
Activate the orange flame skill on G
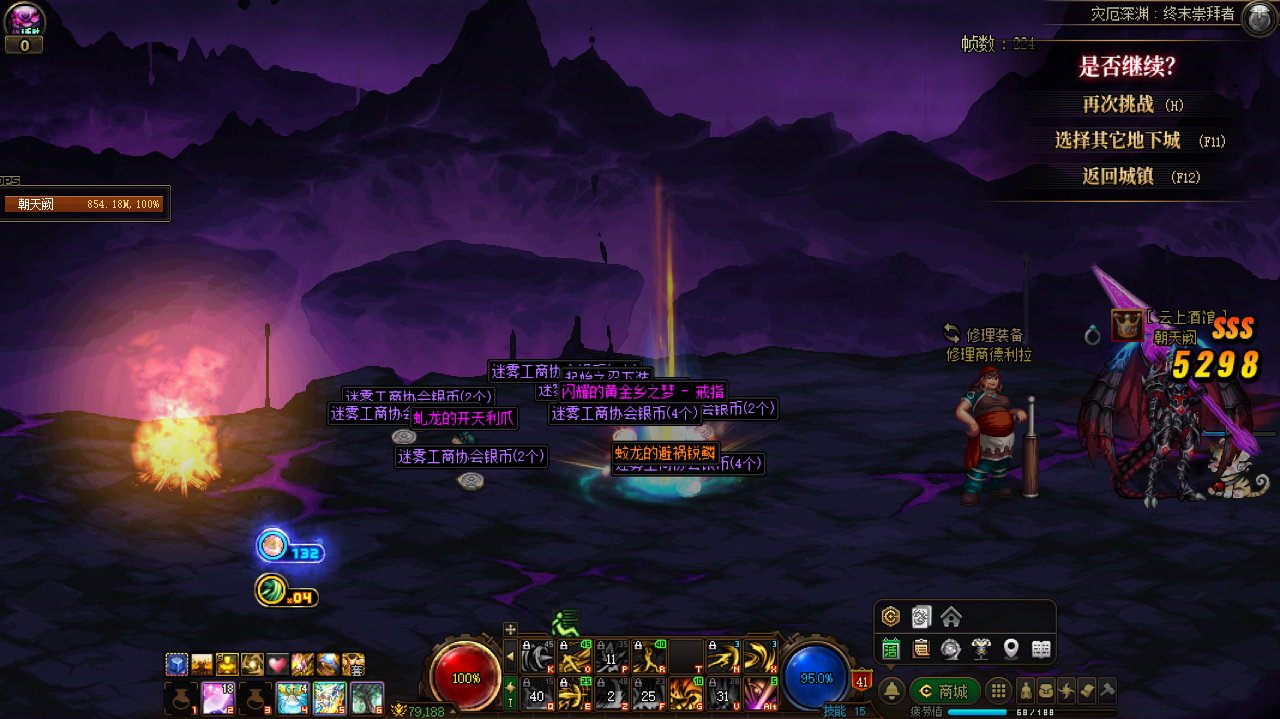[685, 692]
